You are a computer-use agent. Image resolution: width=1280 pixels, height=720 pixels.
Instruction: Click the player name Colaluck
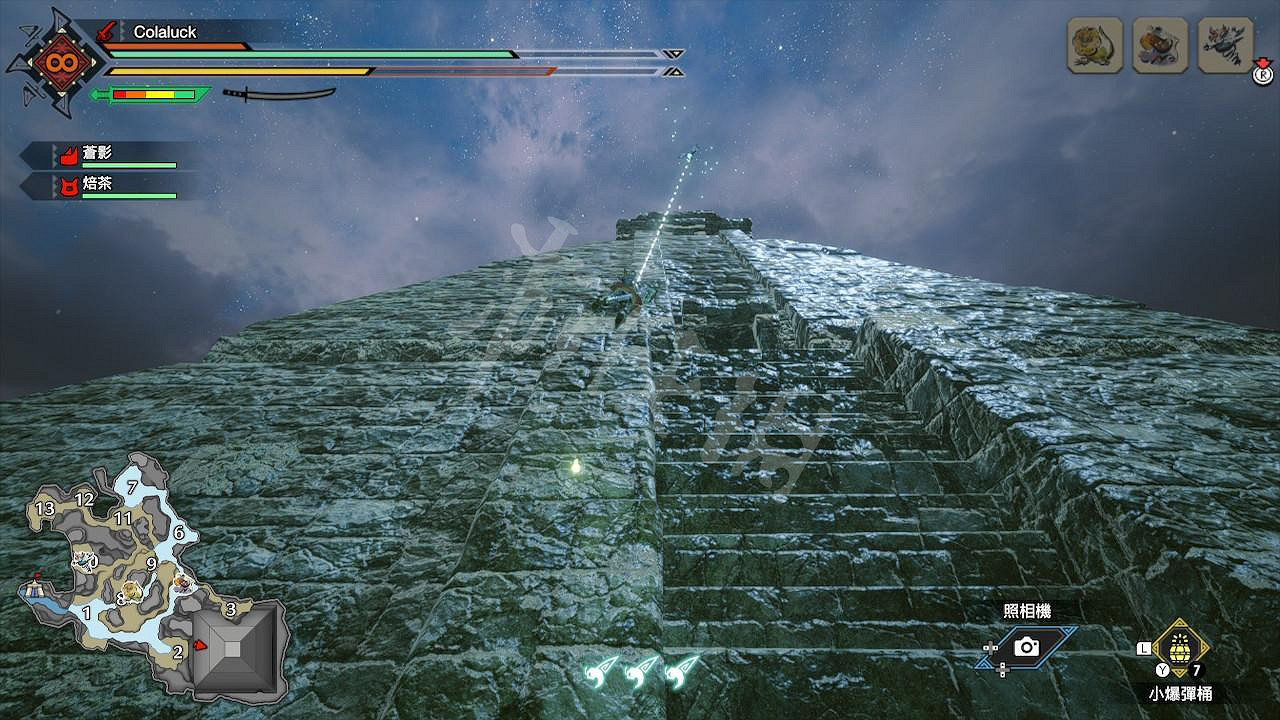(166, 31)
